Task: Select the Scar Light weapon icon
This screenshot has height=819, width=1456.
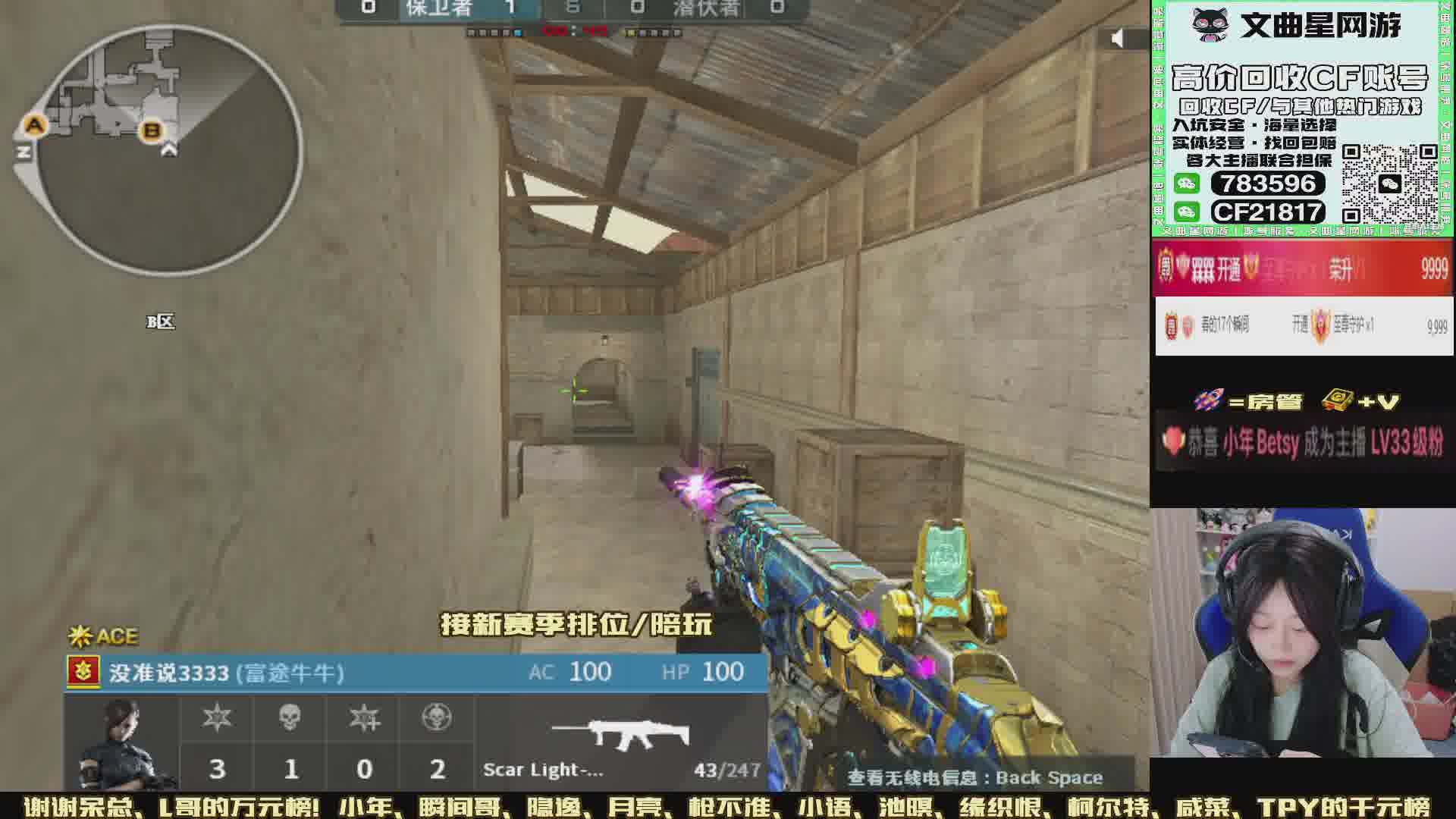Action: point(620,733)
